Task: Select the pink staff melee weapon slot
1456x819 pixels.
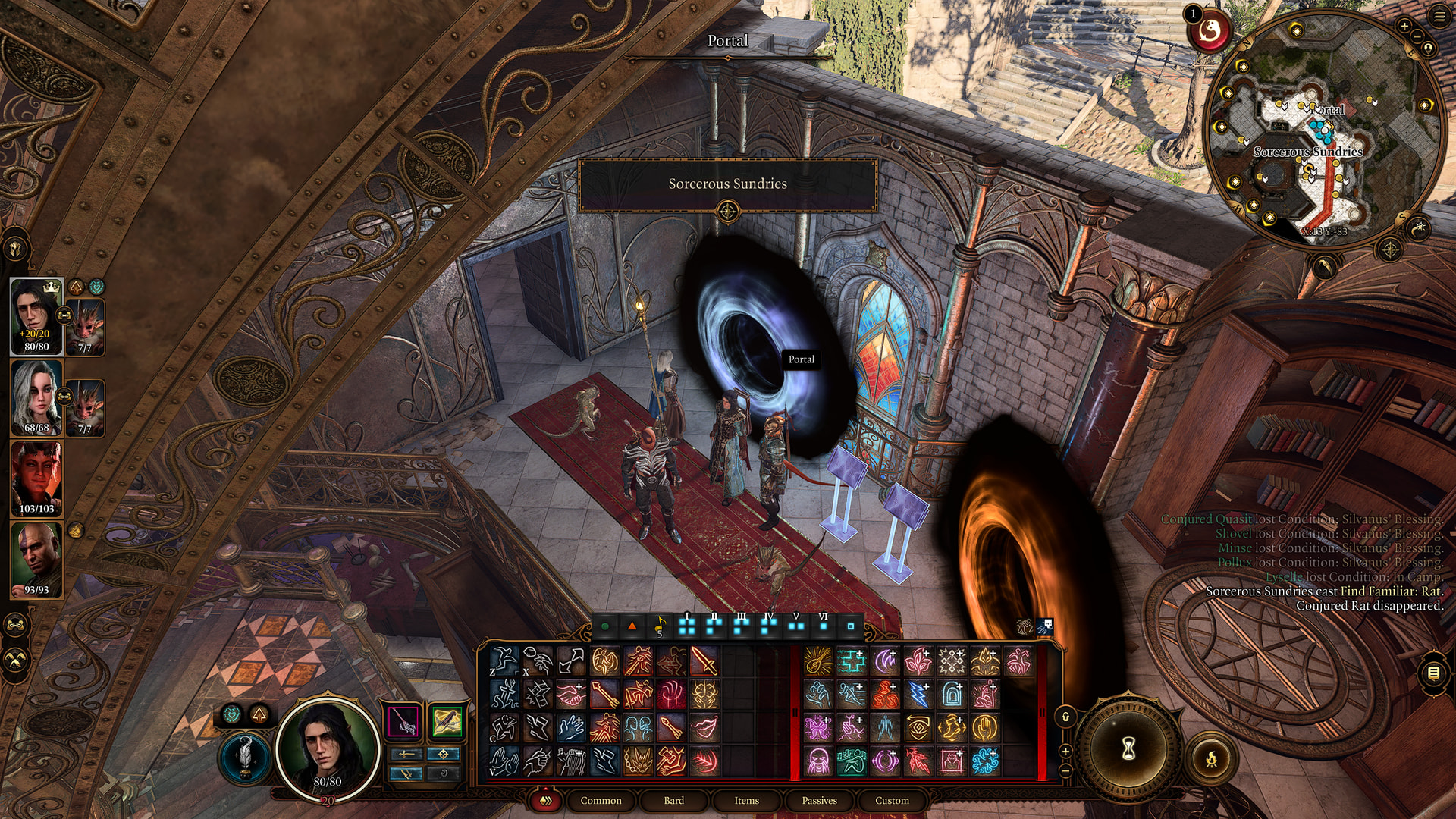Action: 403,721
